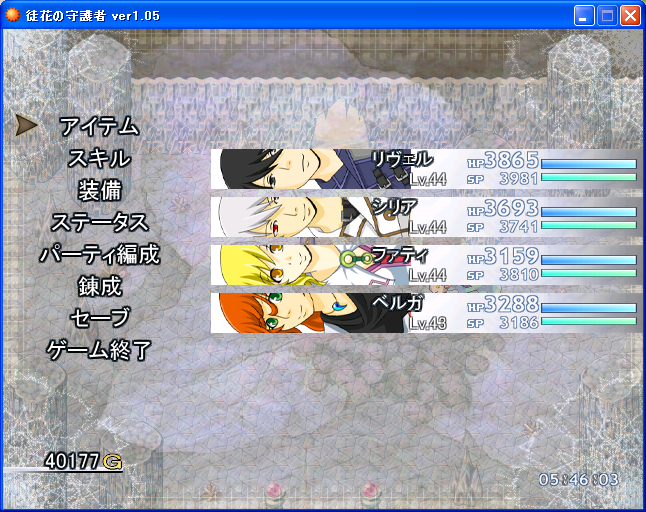This screenshot has width=646, height=512.
Task: Minimize the game window
Action: [584, 16]
